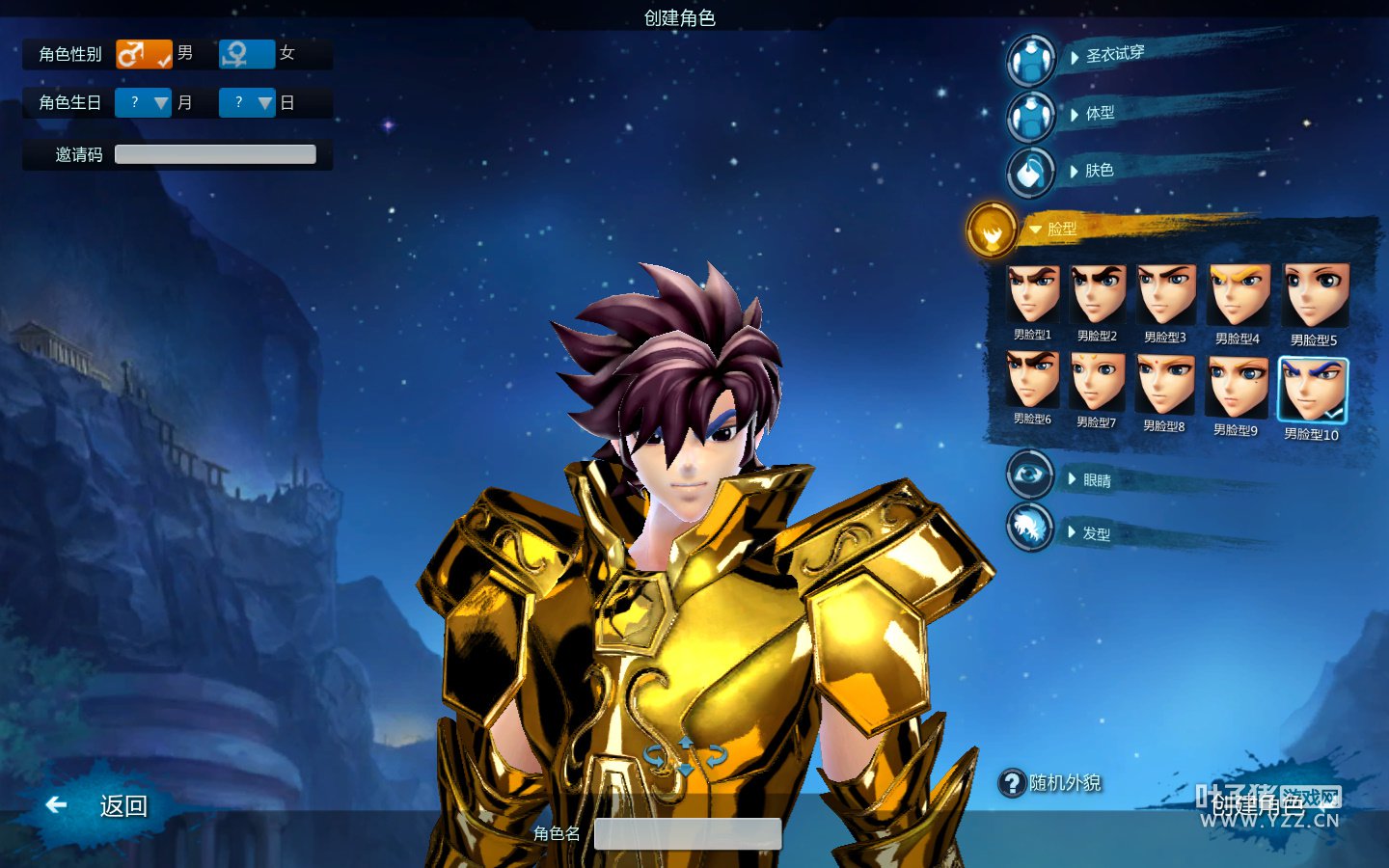This screenshot has height=868, width=1389.
Task: Click the invitation code (邀请码) field
Action: (215, 154)
